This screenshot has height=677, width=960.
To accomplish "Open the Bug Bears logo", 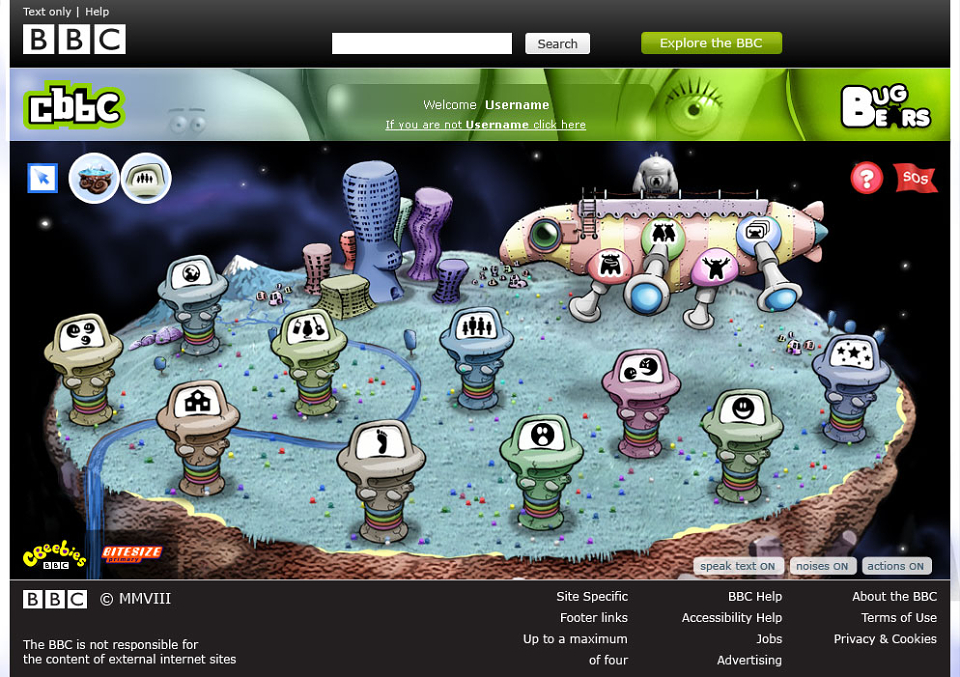I will pos(886,107).
